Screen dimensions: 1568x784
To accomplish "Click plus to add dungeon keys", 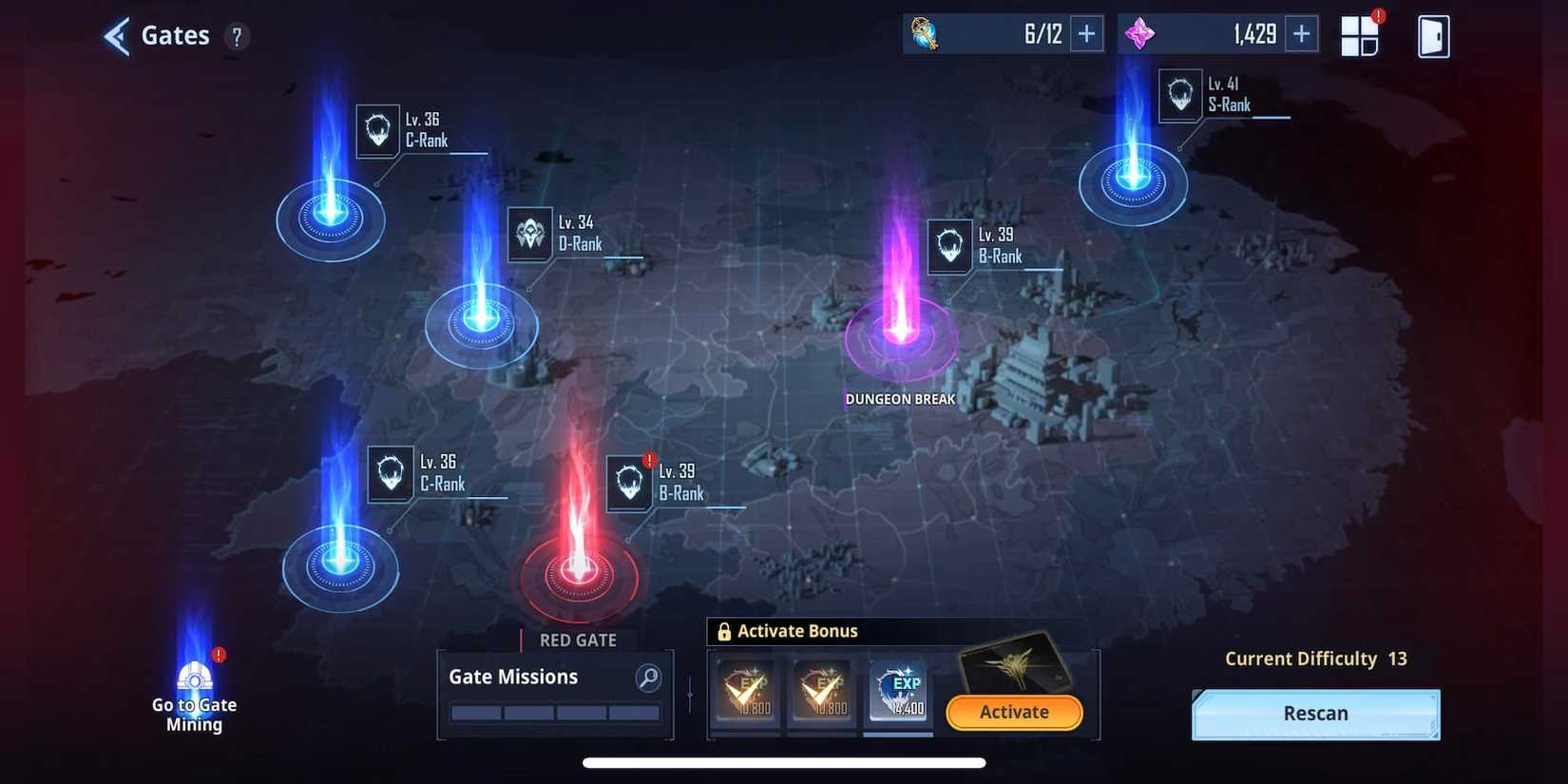I will (1085, 31).
